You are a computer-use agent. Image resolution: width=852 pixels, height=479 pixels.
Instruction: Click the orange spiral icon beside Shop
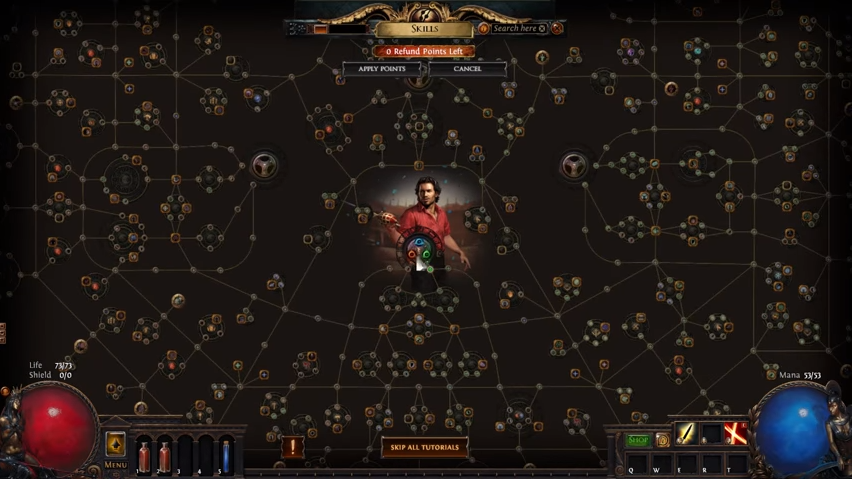pos(662,440)
